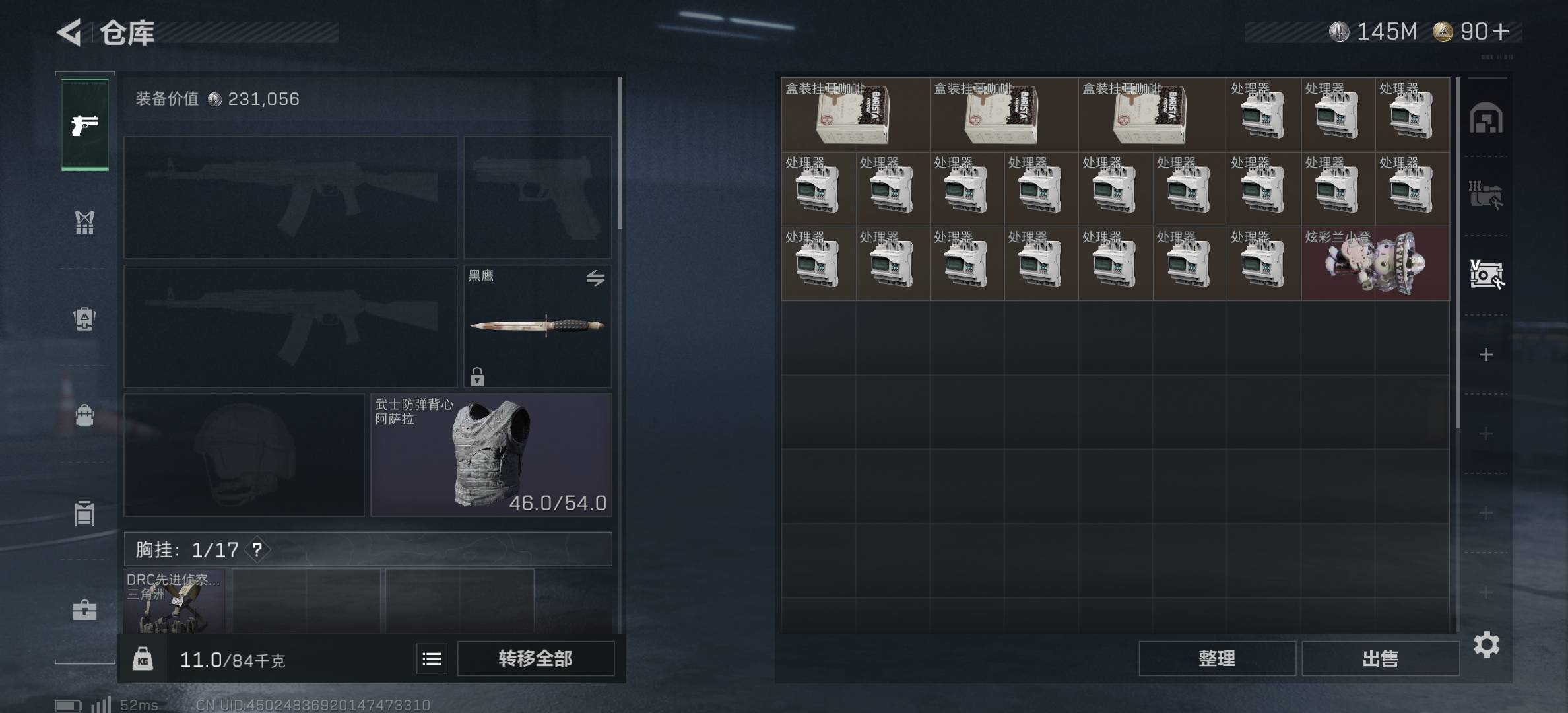1568x713 pixels.
Task: Add a new stash tab with plus
Action: [1486, 355]
